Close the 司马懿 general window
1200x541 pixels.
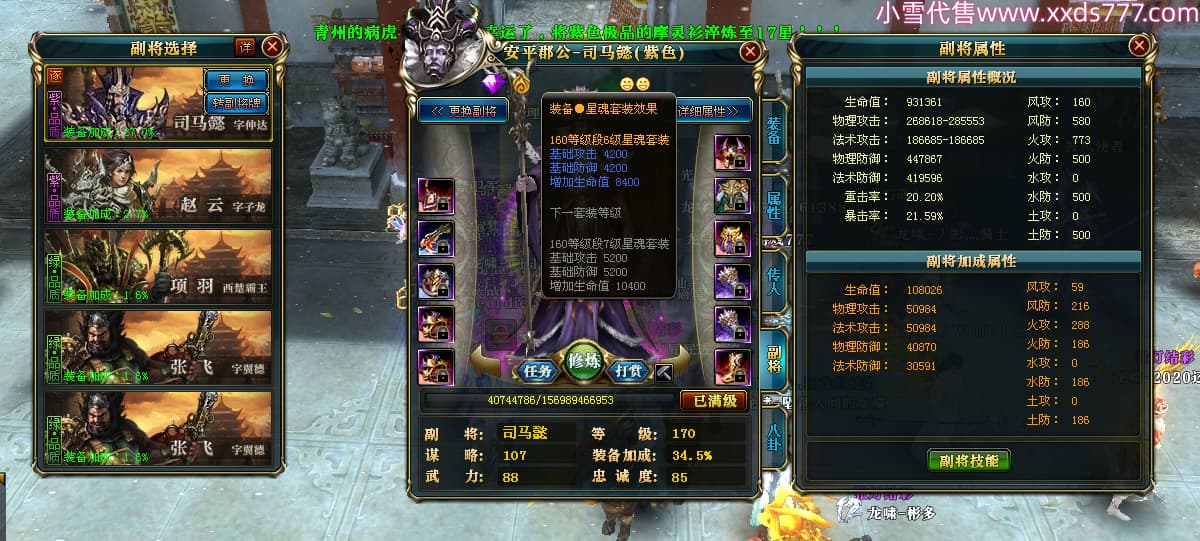click(749, 52)
